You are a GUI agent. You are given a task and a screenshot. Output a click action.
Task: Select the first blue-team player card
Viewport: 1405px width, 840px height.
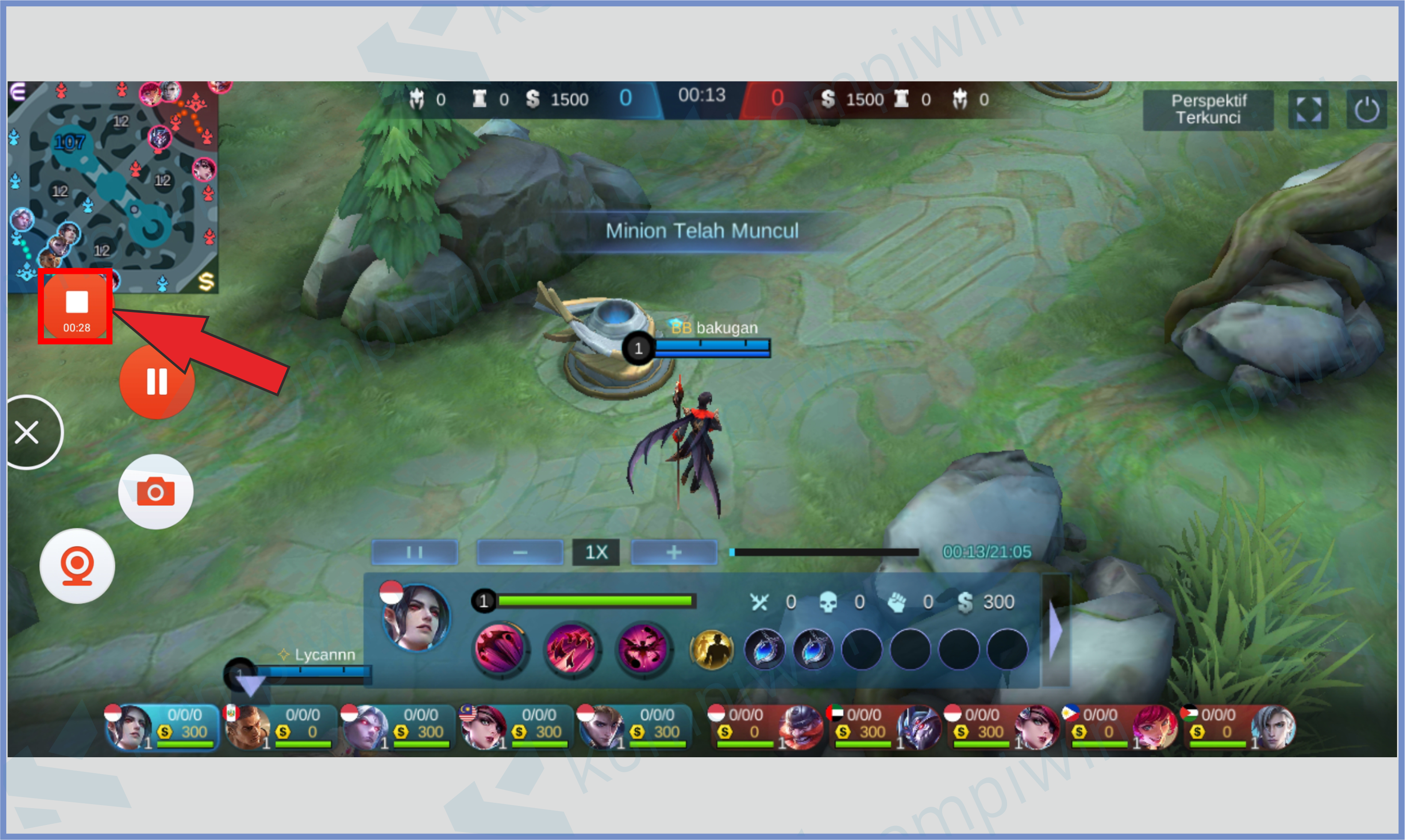coord(162,727)
